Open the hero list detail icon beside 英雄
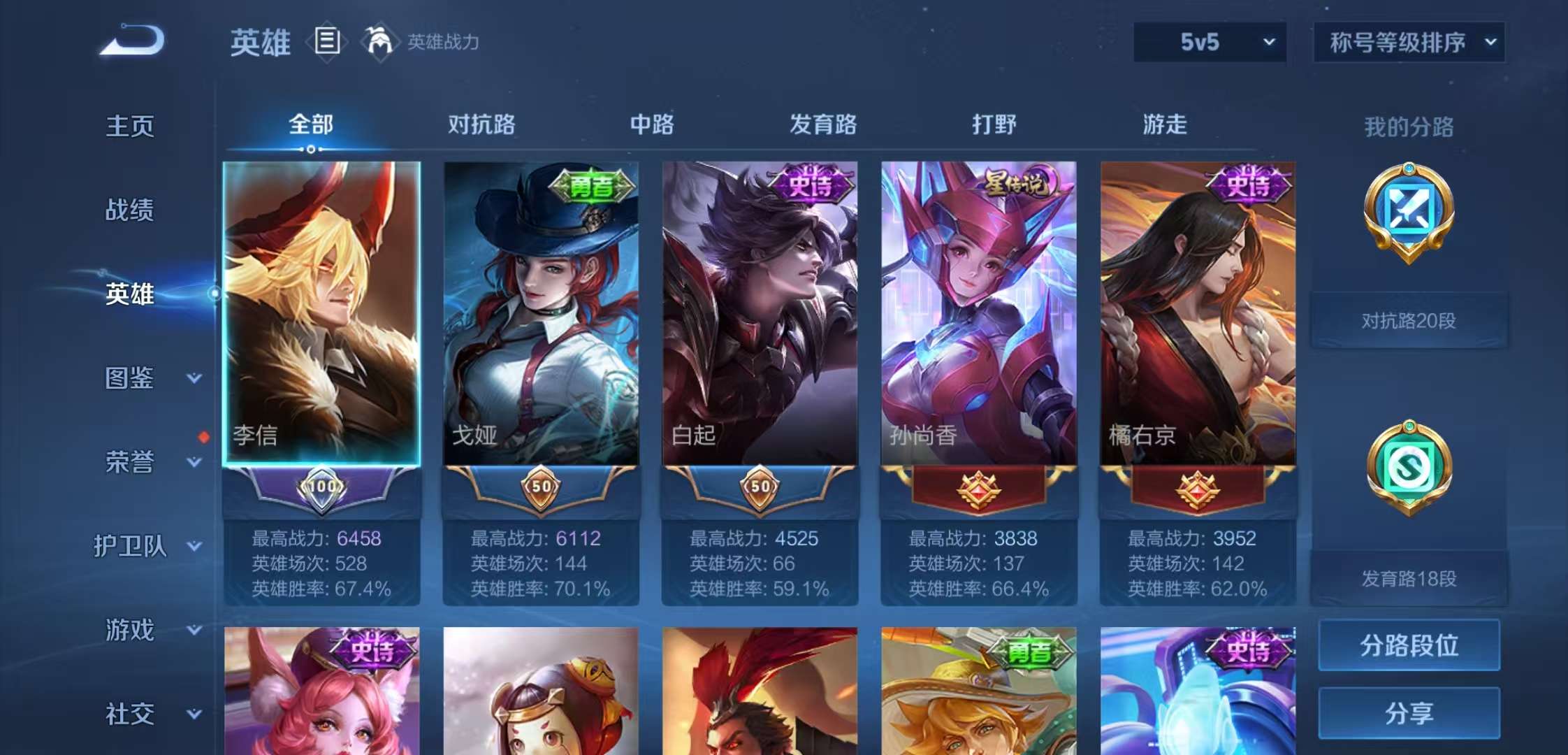The width and height of the screenshot is (1568, 755). click(325, 42)
